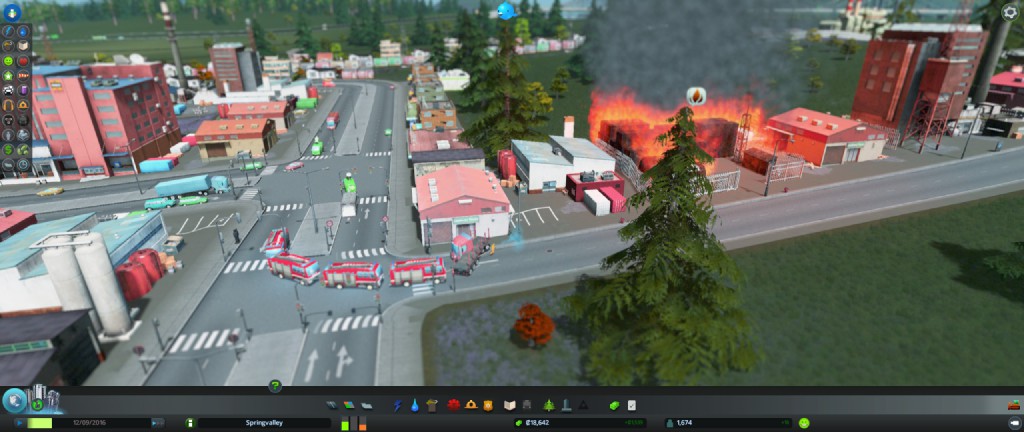This screenshot has height=432, width=1024.
Task: Open the Policies checklist panel
Action: click(631, 405)
